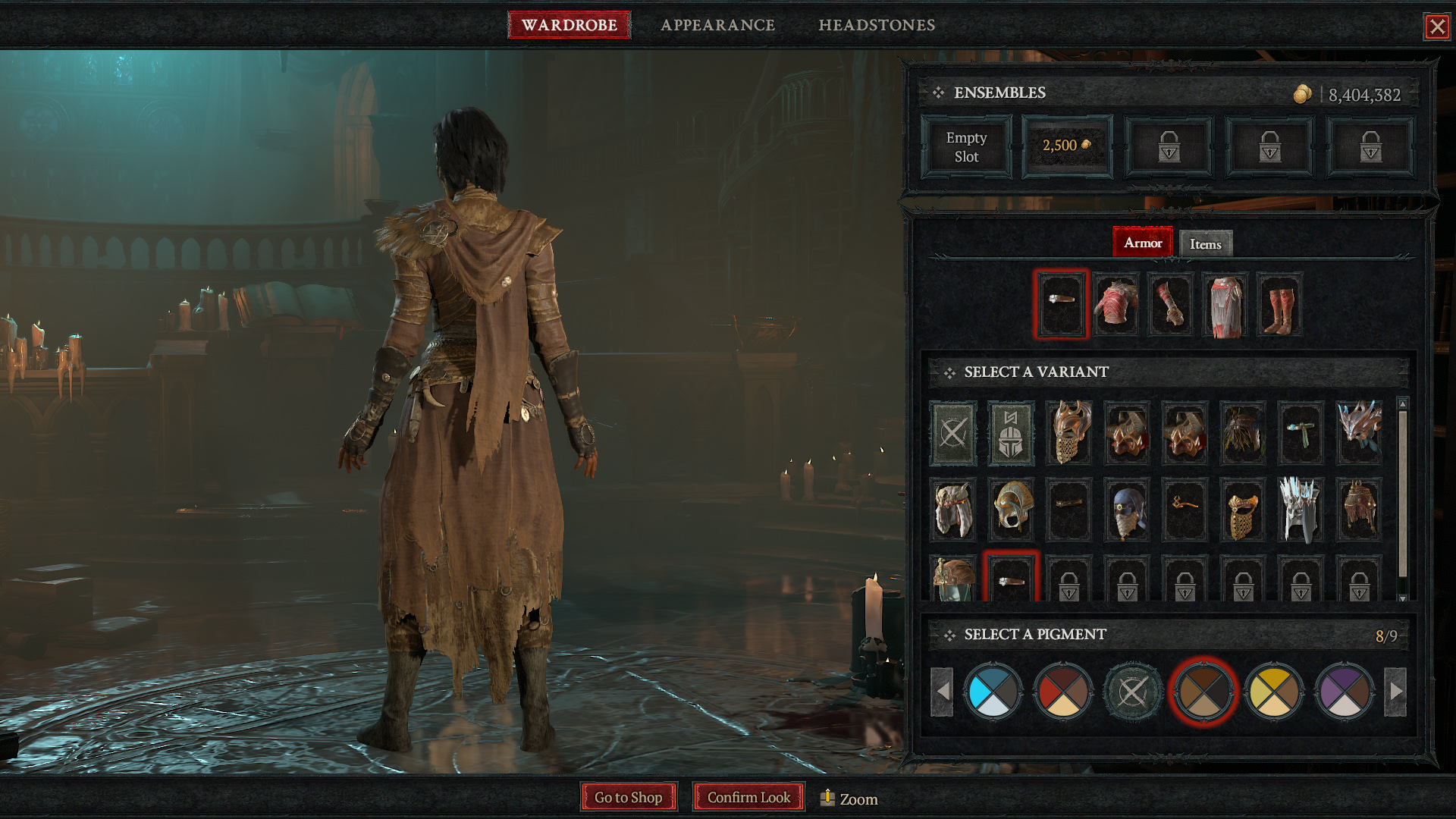The width and height of the screenshot is (1456, 819).
Task: Close the wardrobe window
Action: point(1436,27)
